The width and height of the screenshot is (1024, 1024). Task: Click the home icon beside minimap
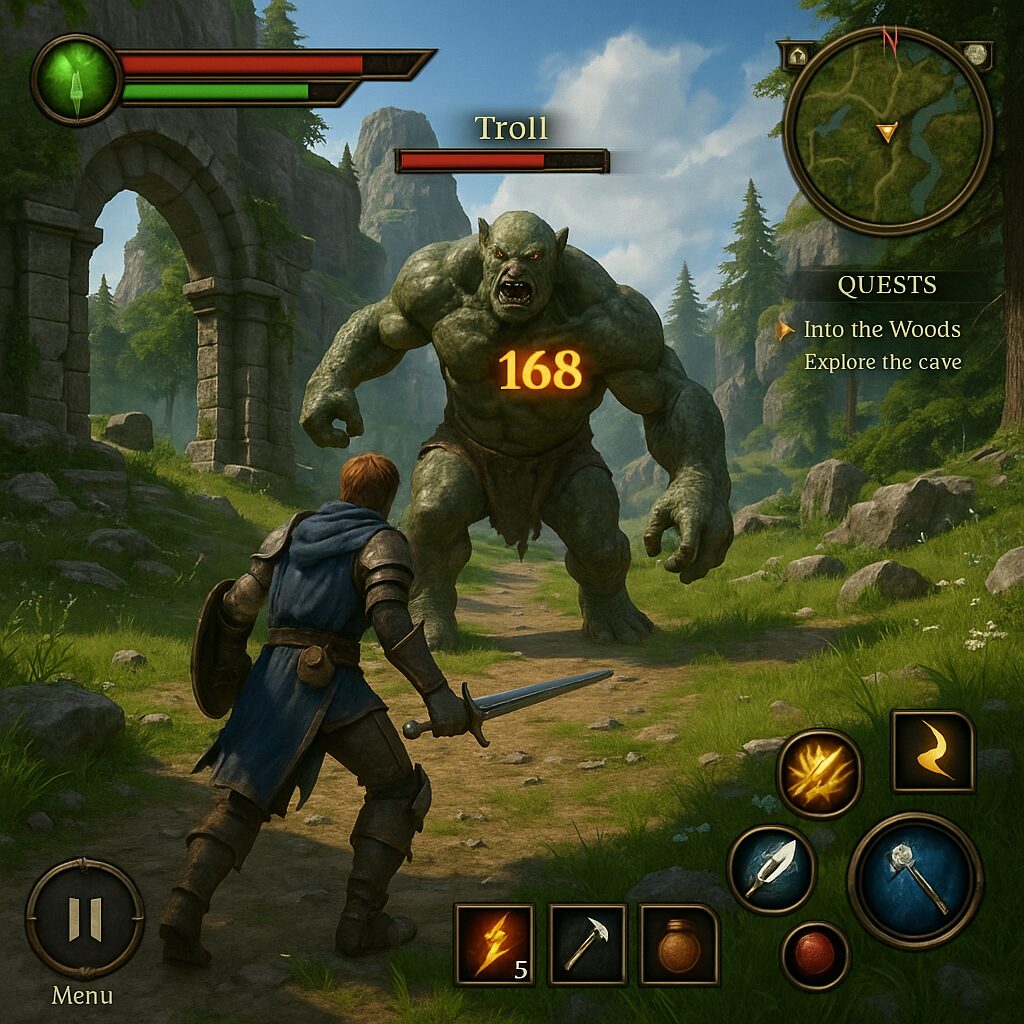click(797, 55)
